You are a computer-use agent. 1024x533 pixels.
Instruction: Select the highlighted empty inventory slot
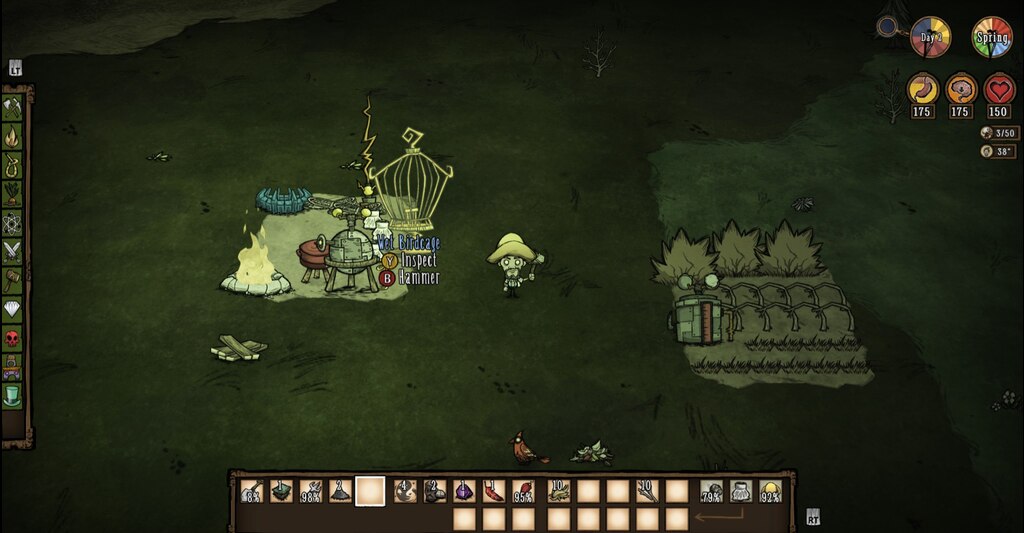coord(371,491)
